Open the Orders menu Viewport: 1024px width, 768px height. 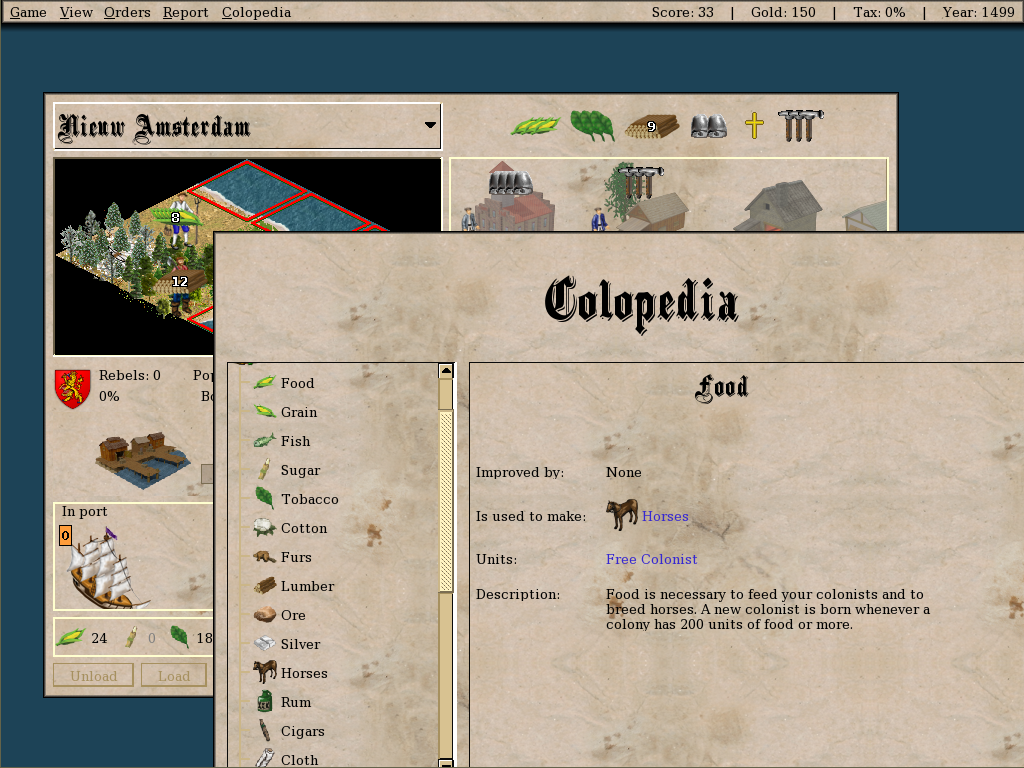tap(127, 12)
